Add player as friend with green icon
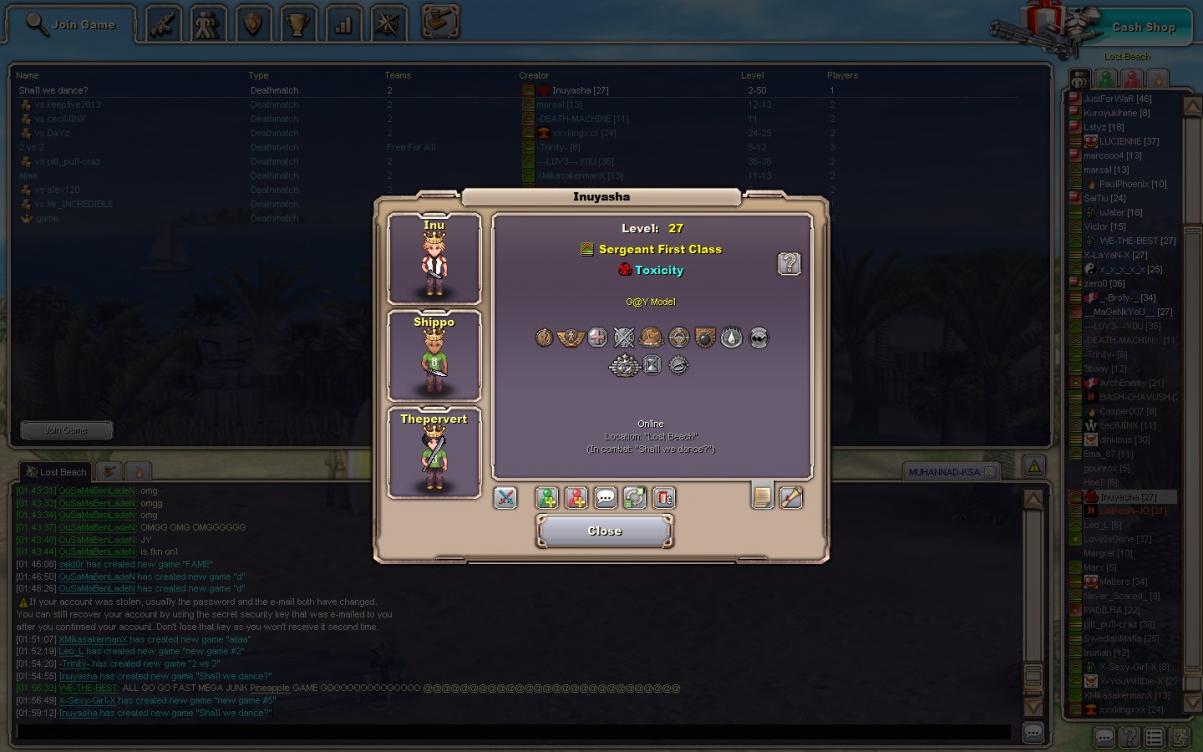The height and width of the screenshot is (752, 1203). pyautogui.click(x=547, y=497)
